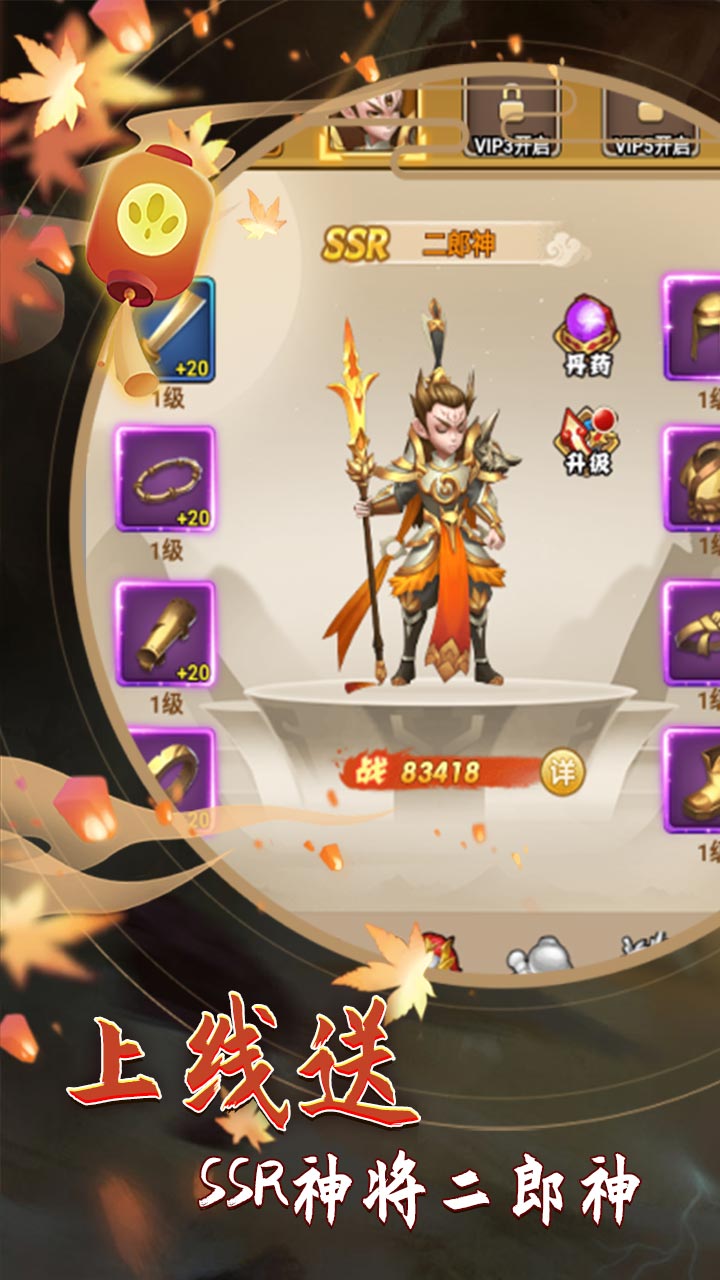This screenshot has height=1280, width=720.
Task: Choose the golden chest armor slot
Action: [693, 478]
